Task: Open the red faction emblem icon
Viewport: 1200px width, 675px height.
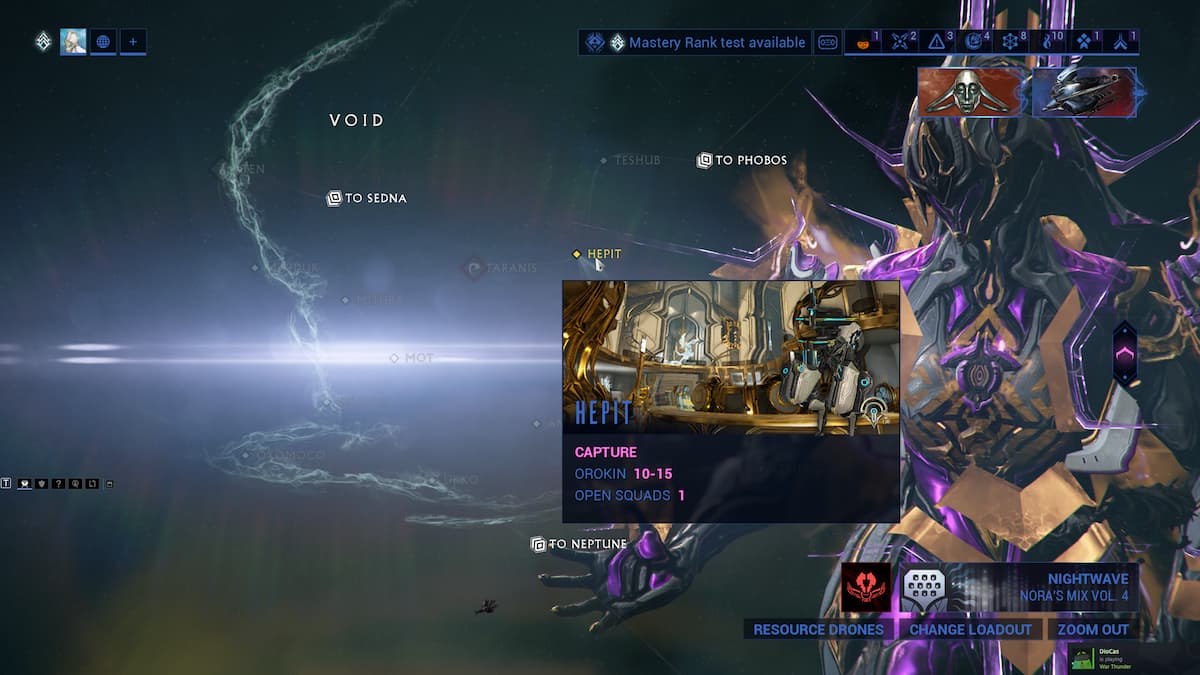Action: pos(865,587)
